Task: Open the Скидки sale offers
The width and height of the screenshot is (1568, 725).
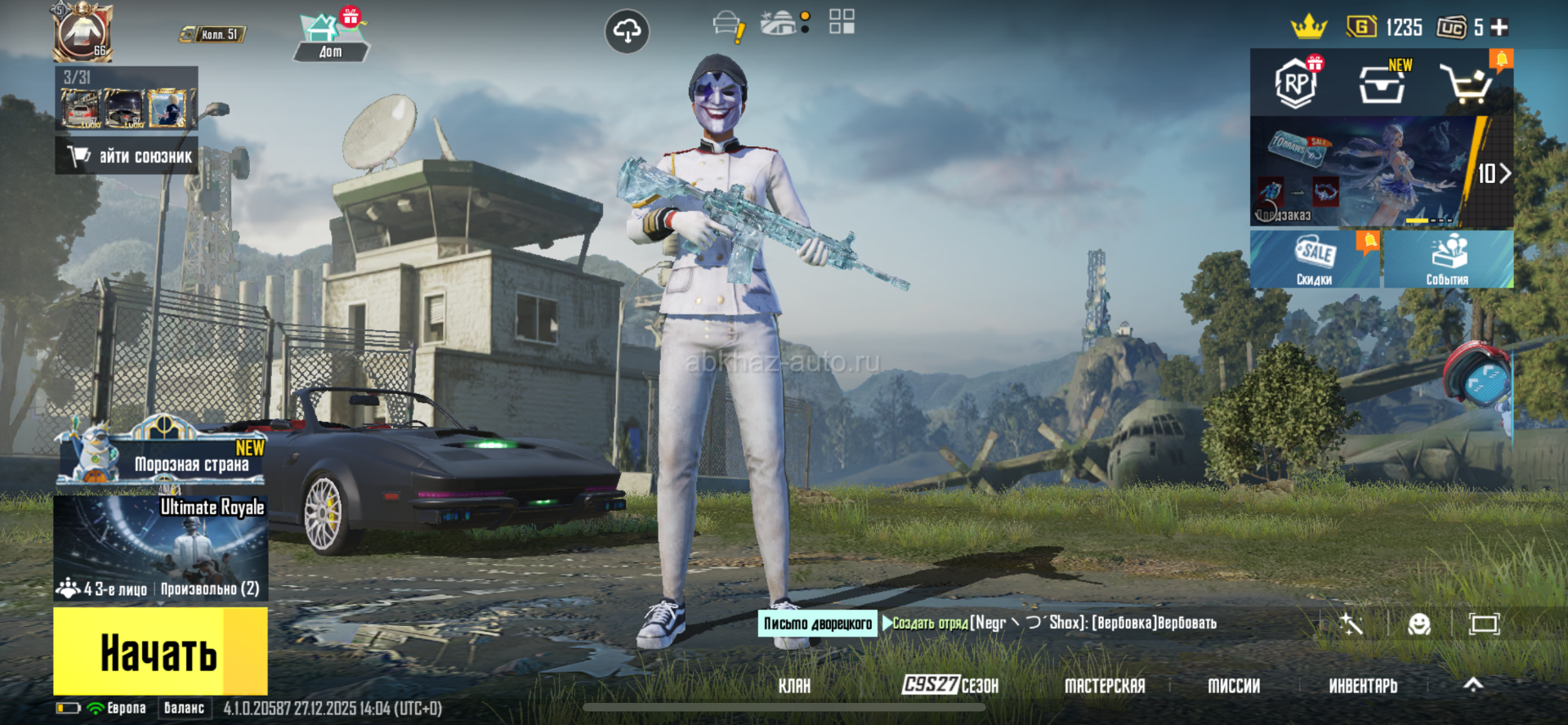Action: 1314,260
